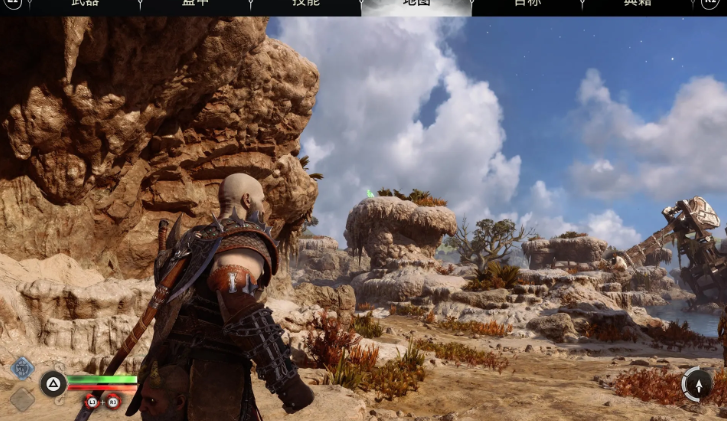Switch to the 武器 tab
The height and width of the screenshot is (421, 727).
point(85,4)
